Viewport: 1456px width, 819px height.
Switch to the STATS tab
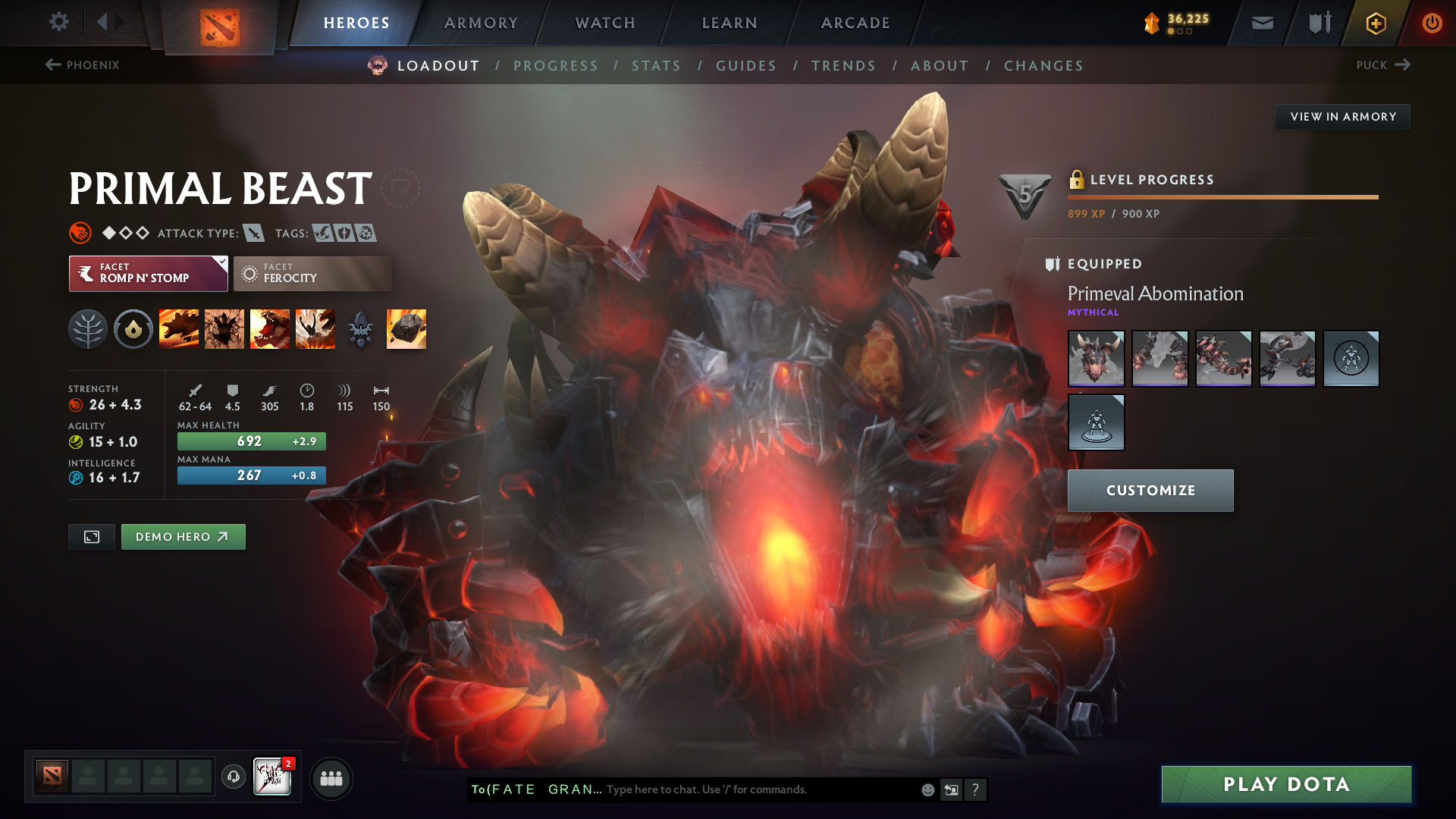[656, 66]
